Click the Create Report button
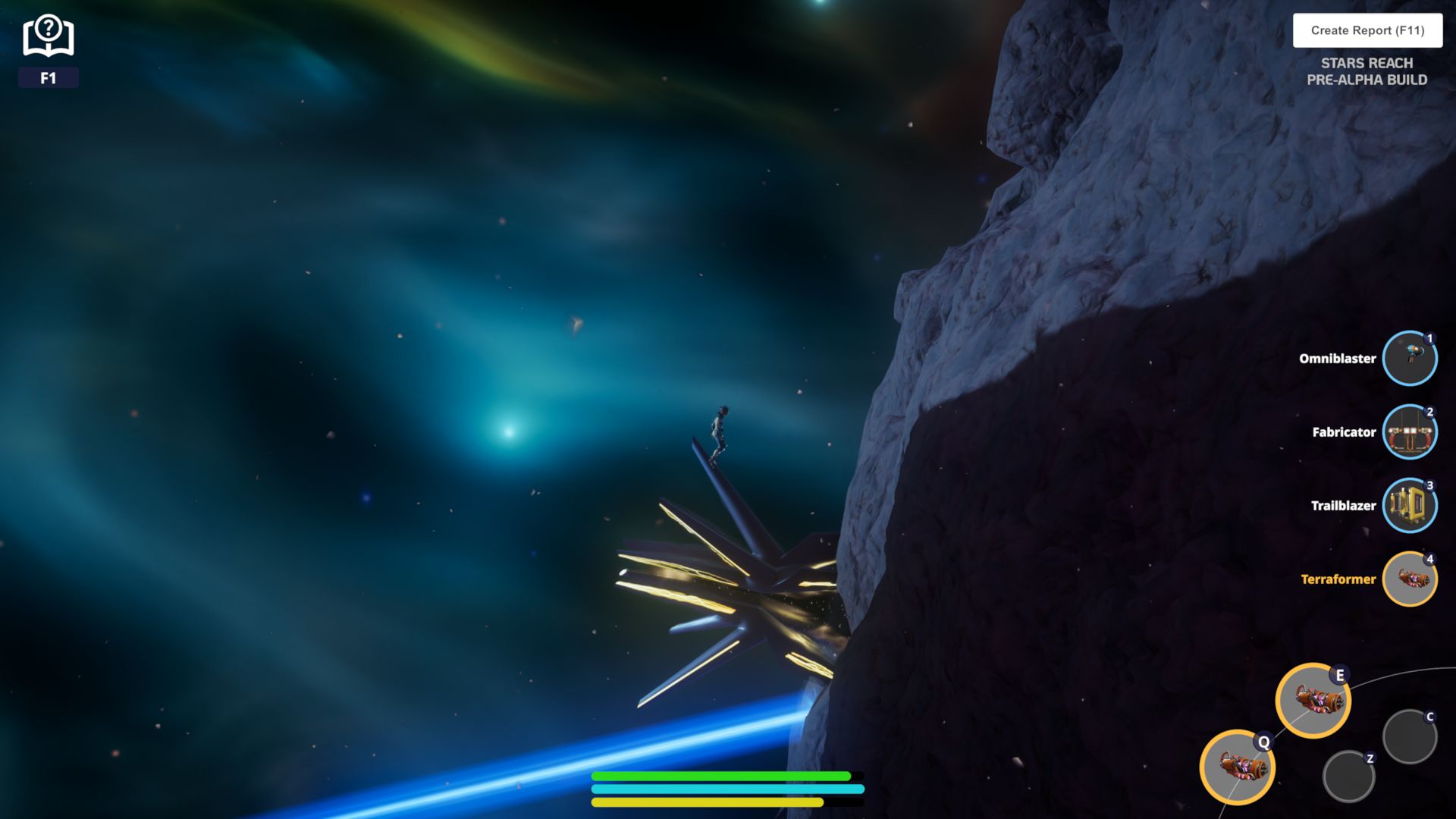 click(x=1367, y=30)
